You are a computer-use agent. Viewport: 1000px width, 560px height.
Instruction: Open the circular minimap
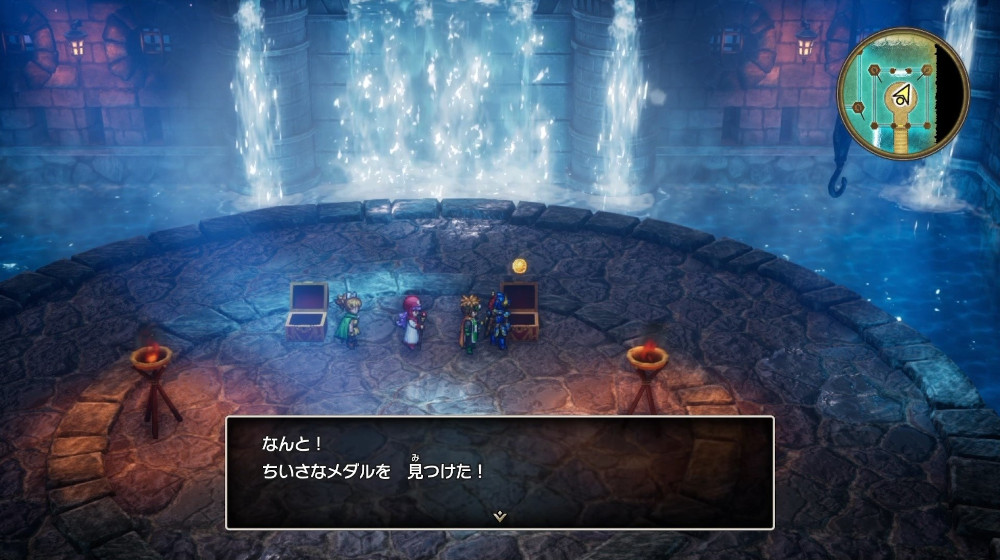click(903, 93)
